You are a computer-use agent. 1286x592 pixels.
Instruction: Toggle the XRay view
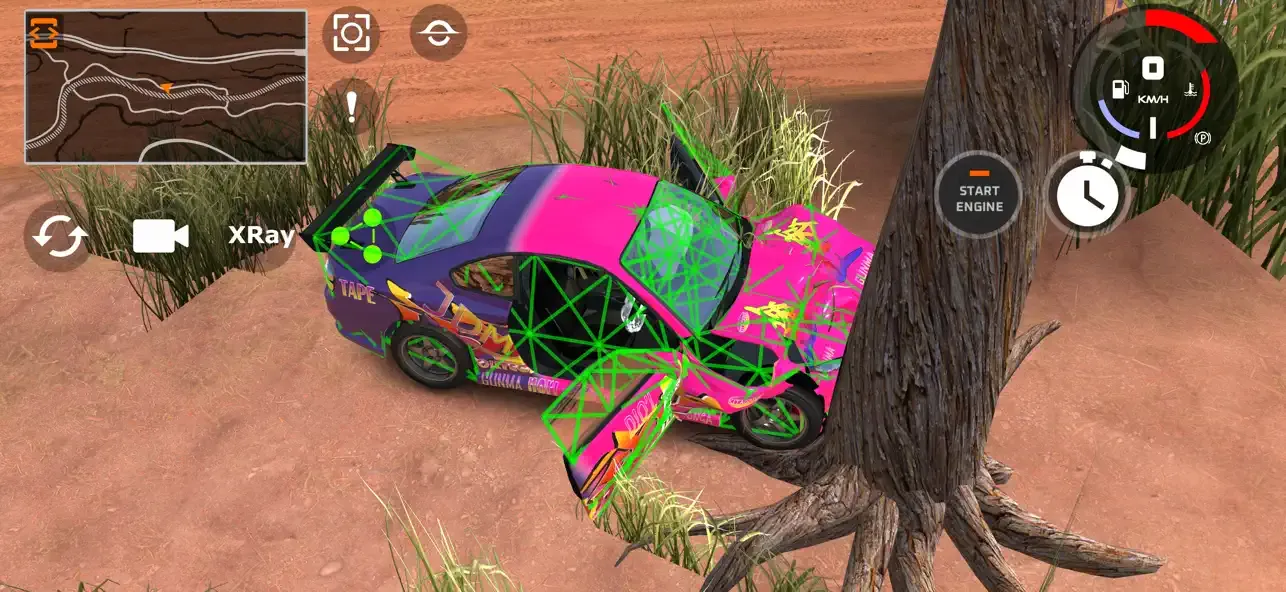pyautogui.click(x=261, y=236)
